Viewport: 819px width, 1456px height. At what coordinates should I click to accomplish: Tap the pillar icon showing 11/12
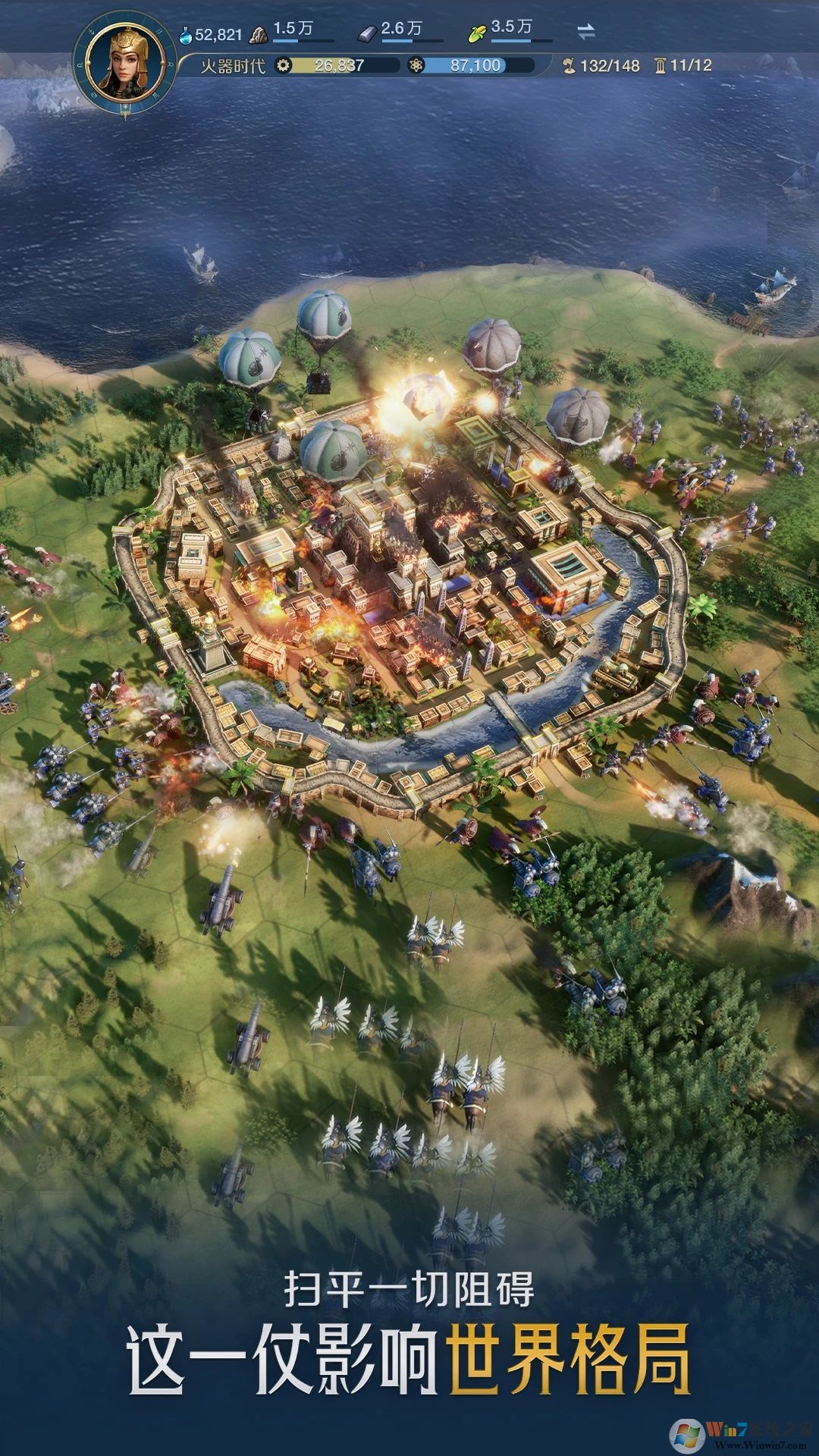click(660, 66)
